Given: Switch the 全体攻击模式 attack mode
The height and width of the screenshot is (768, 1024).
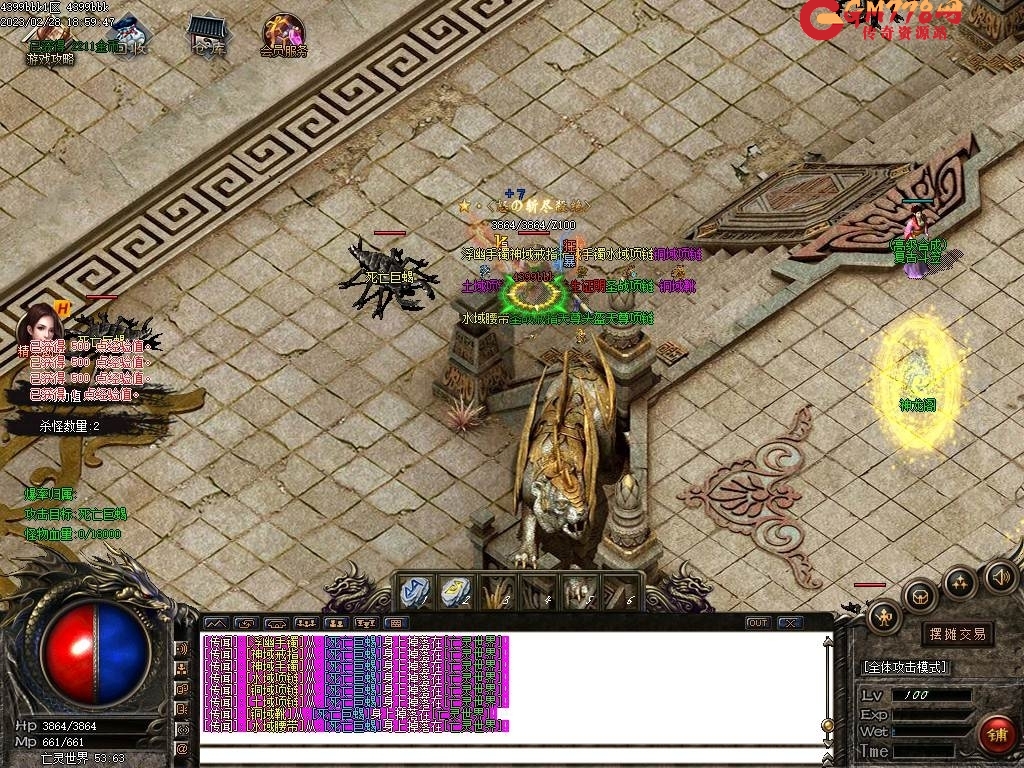Looking at the screenshot, I should 905,667.
